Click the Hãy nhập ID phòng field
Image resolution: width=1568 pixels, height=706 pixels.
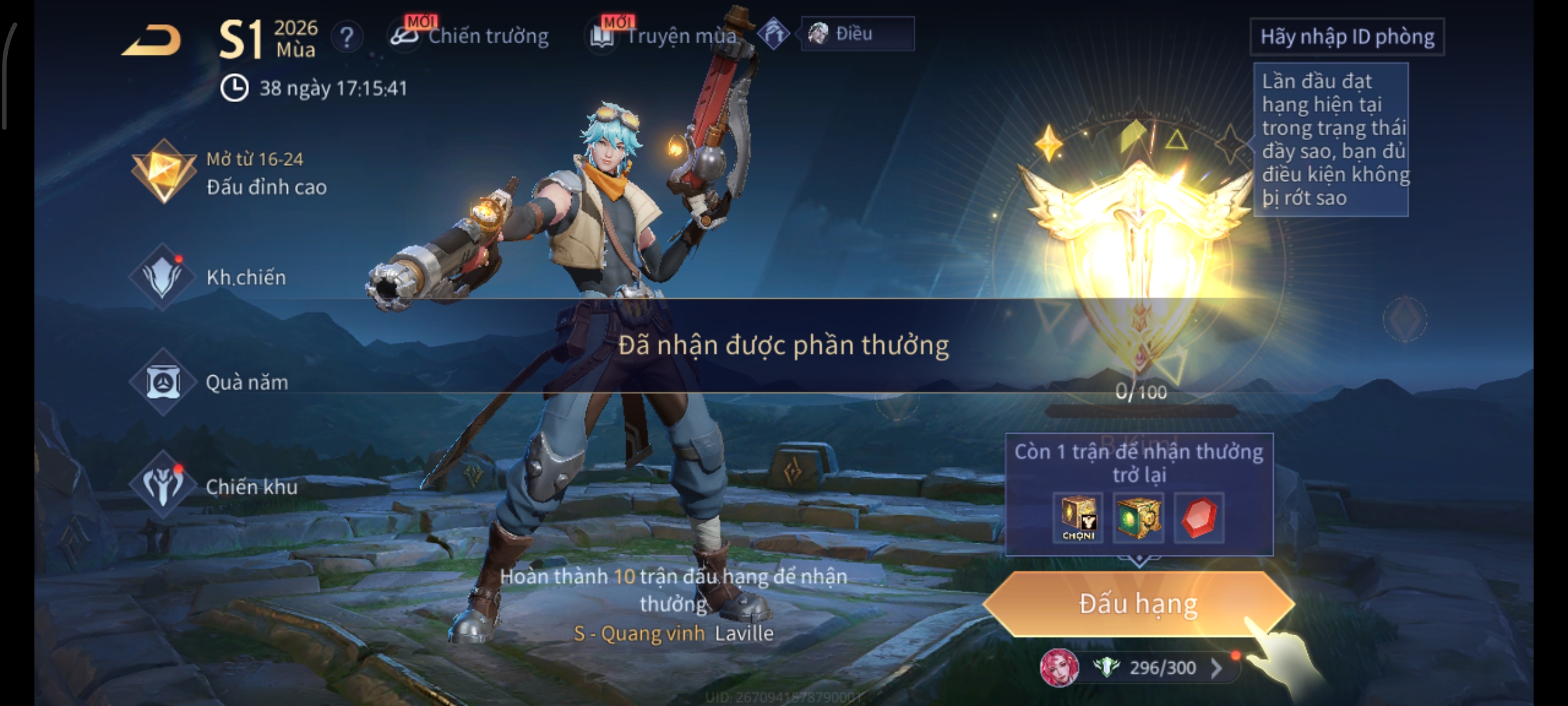tap(1347, 37)
